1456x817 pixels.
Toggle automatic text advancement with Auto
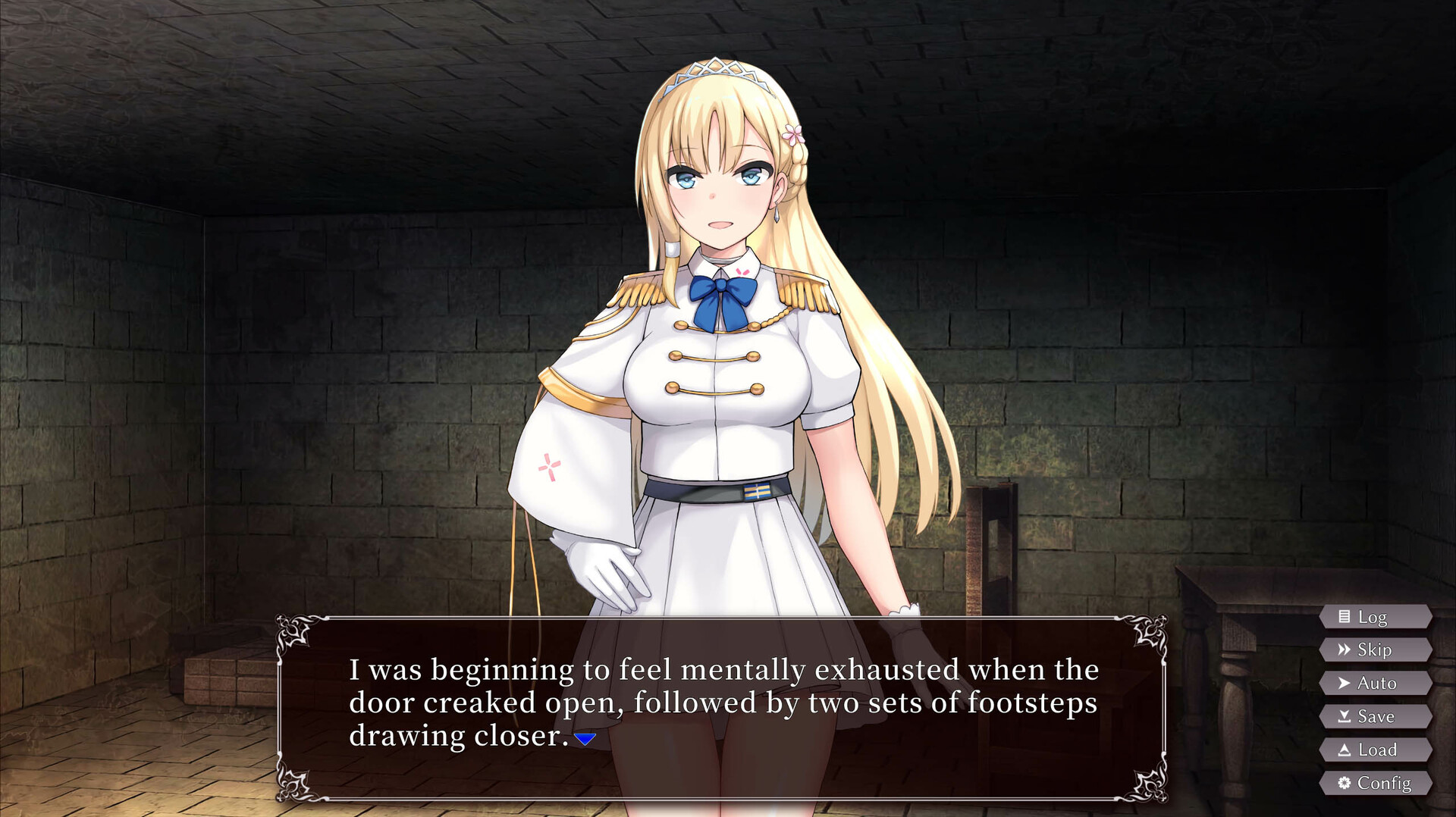coord(1376,682)
